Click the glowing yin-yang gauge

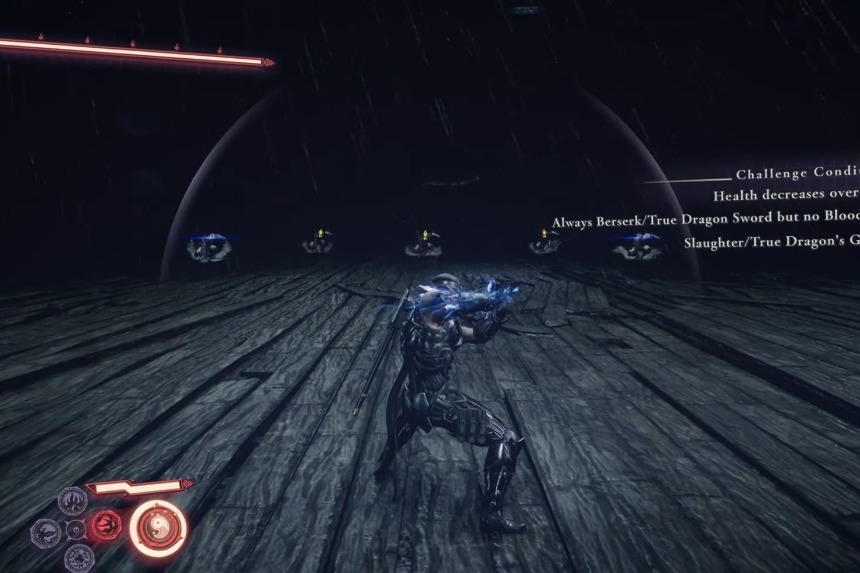(x=158, y=529)
